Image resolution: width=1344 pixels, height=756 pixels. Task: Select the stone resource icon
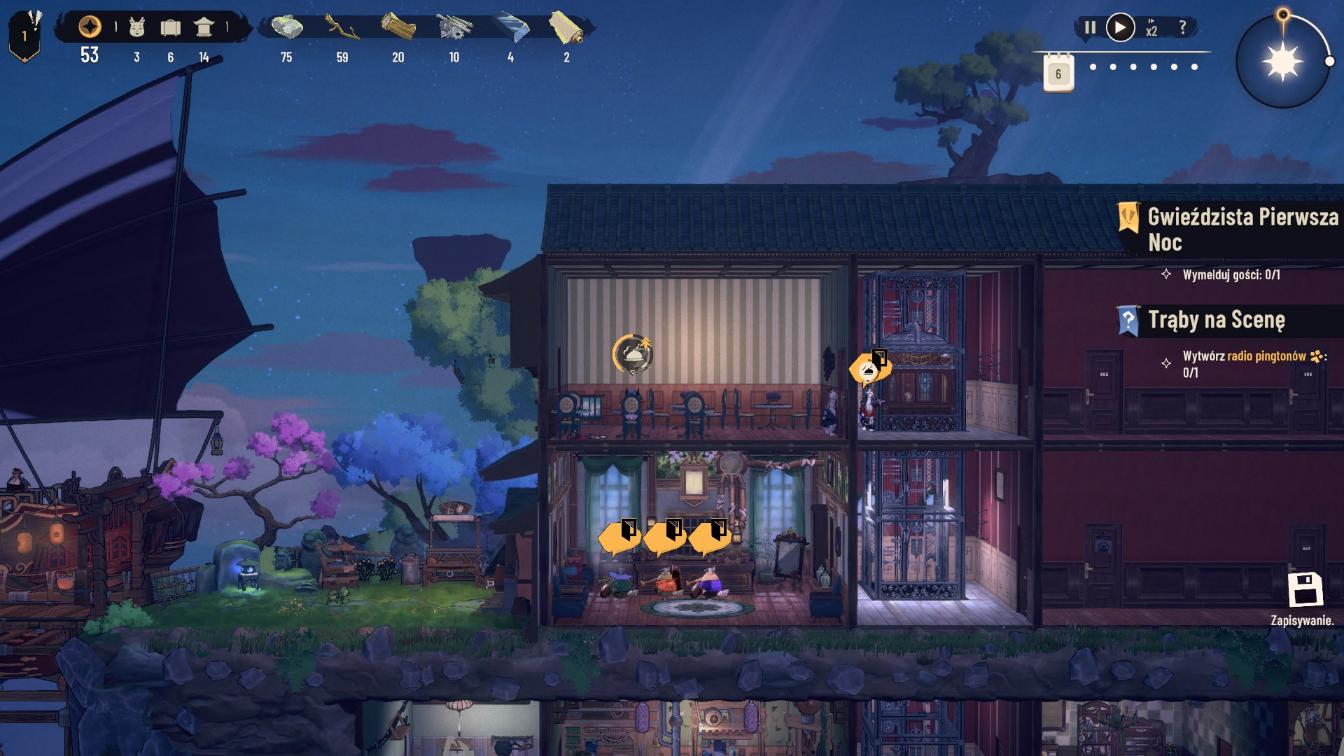pos(286,27)
